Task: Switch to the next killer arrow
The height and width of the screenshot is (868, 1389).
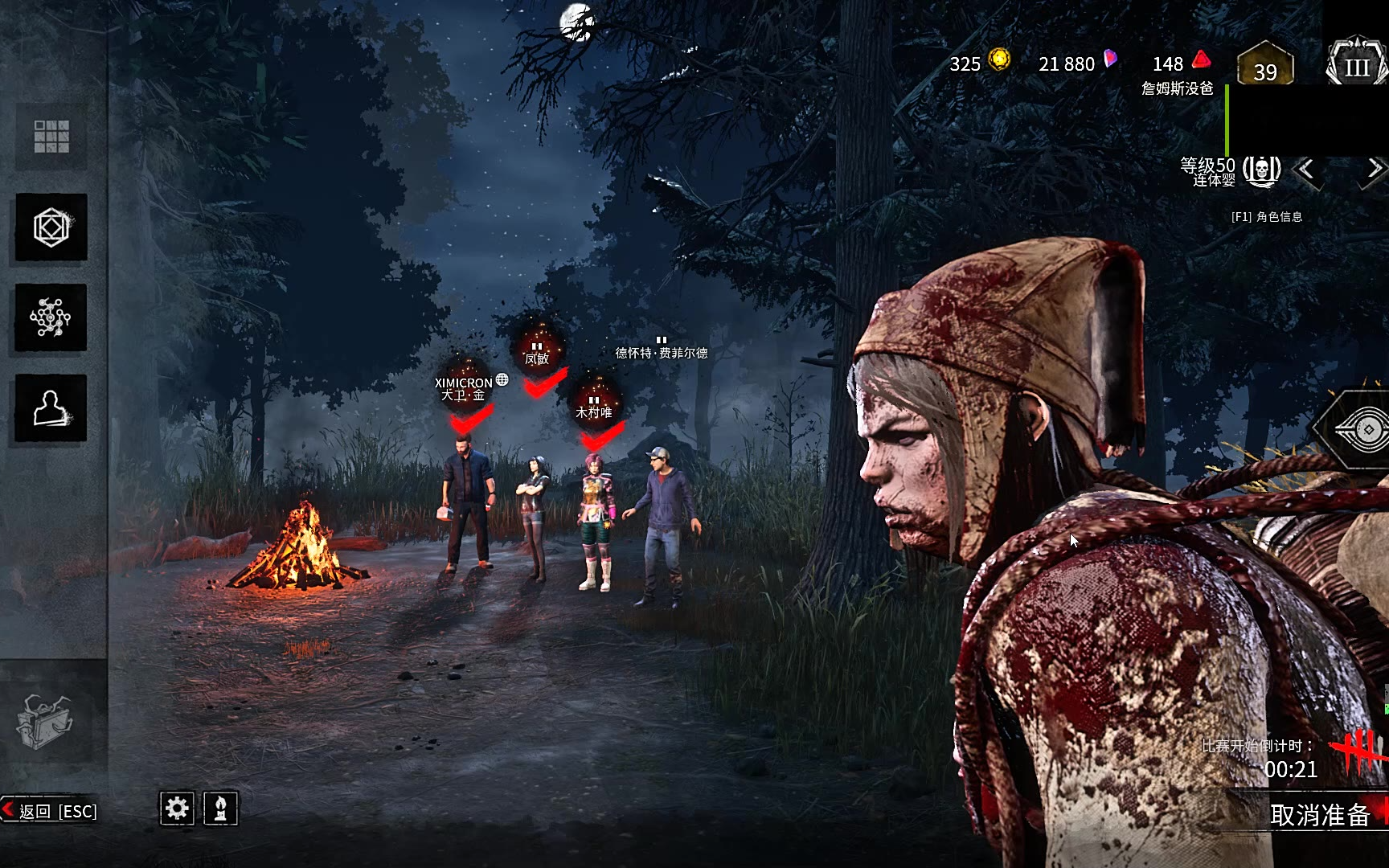Action: 1374,169
